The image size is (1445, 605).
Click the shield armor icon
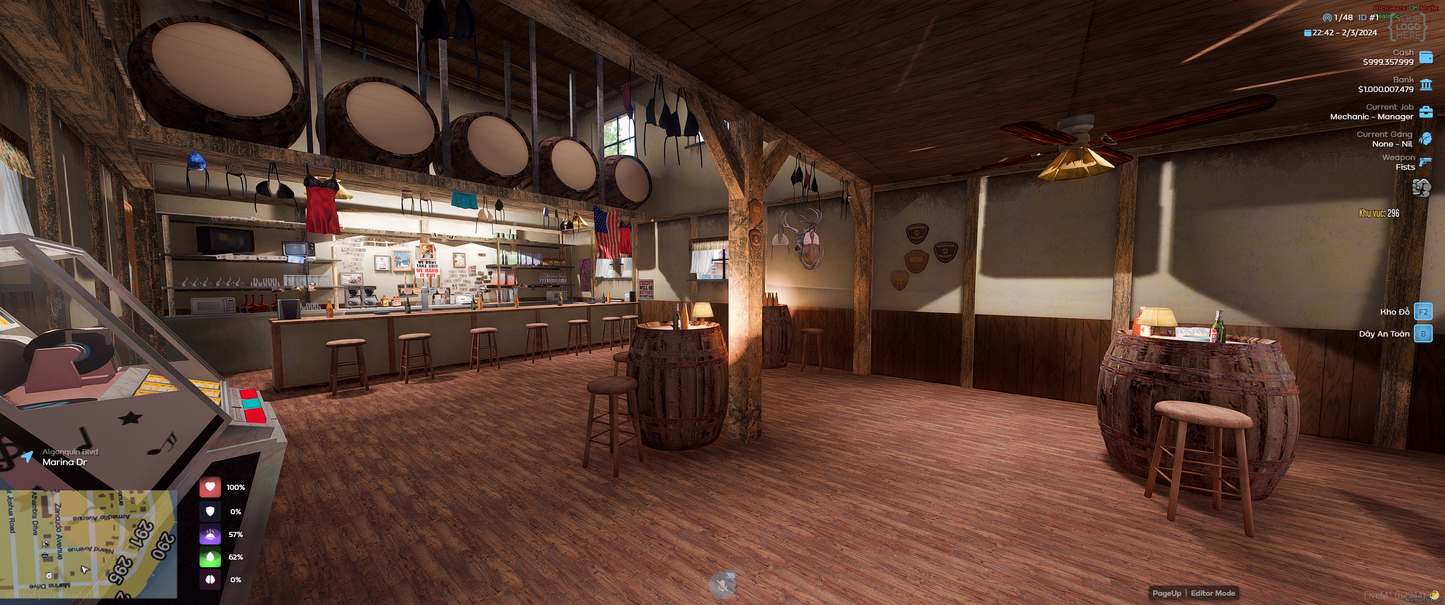pos(210,511)
